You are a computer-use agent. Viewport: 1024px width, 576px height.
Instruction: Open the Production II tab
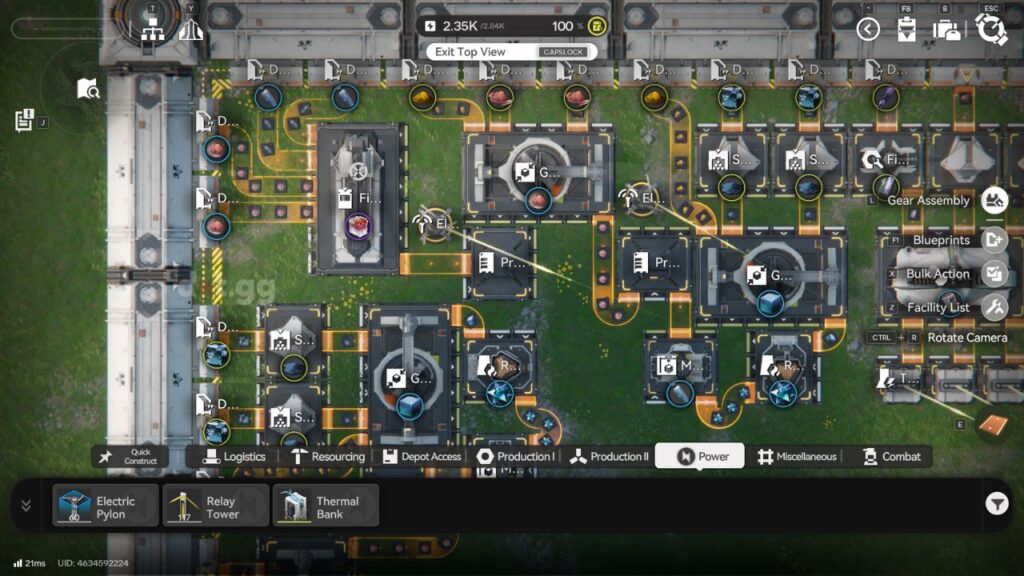point(609,457)
